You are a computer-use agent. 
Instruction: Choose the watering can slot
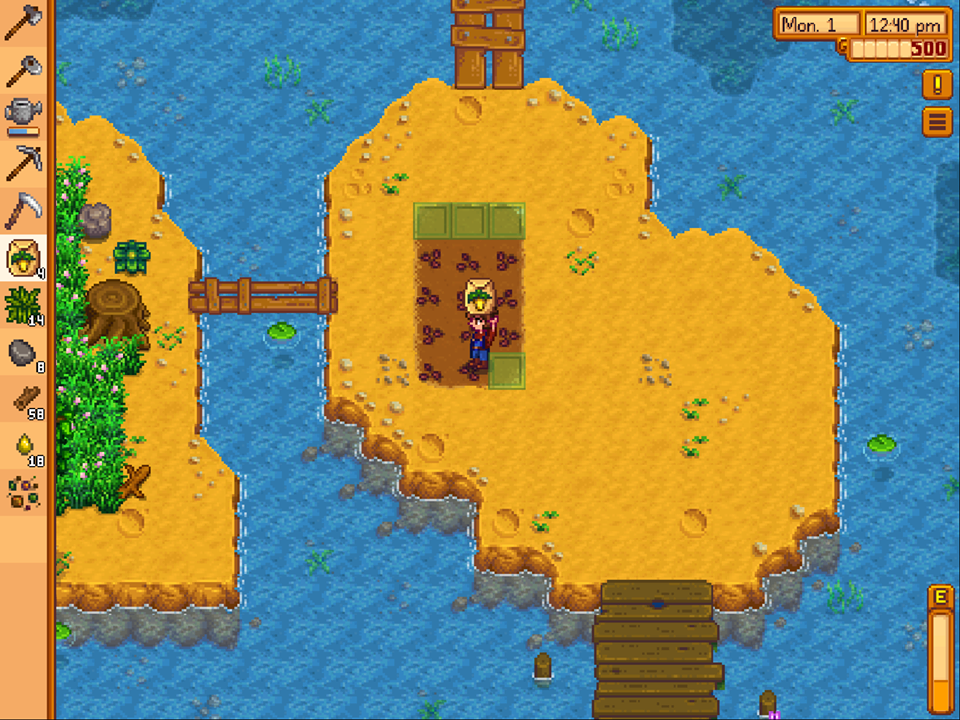[x=23, y=116]
